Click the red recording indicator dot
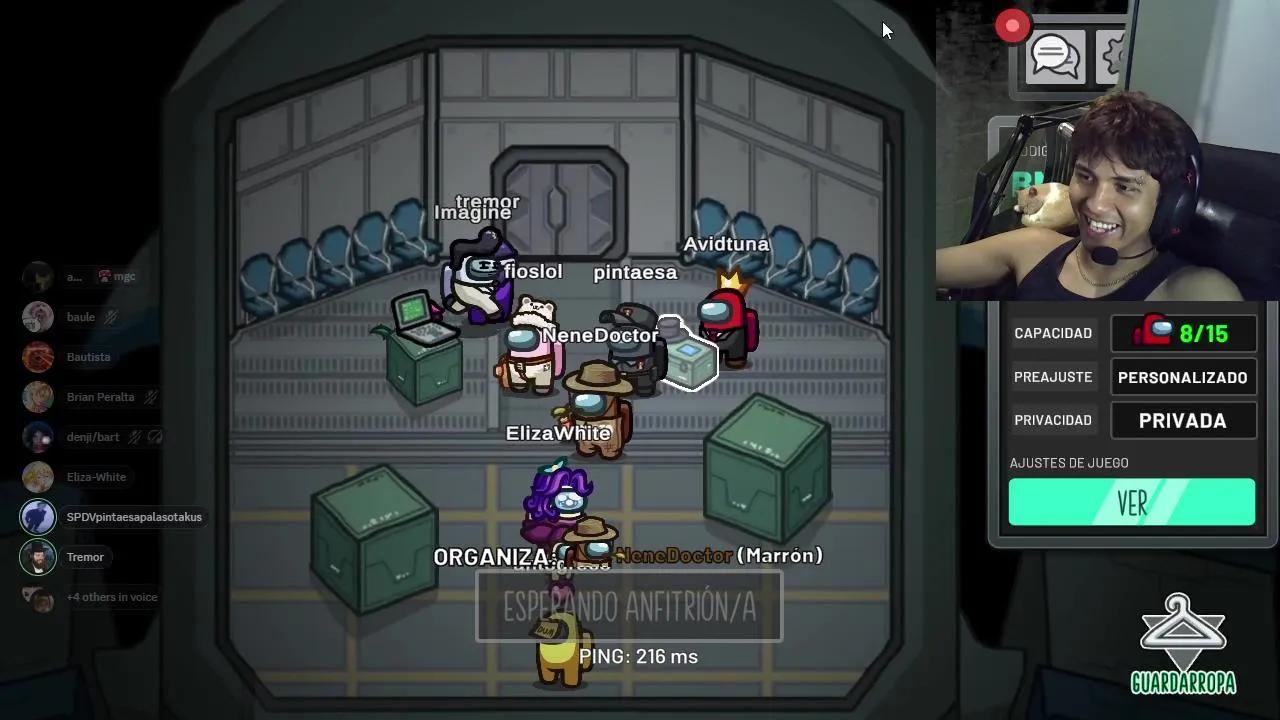 (x=1011, y=25)
